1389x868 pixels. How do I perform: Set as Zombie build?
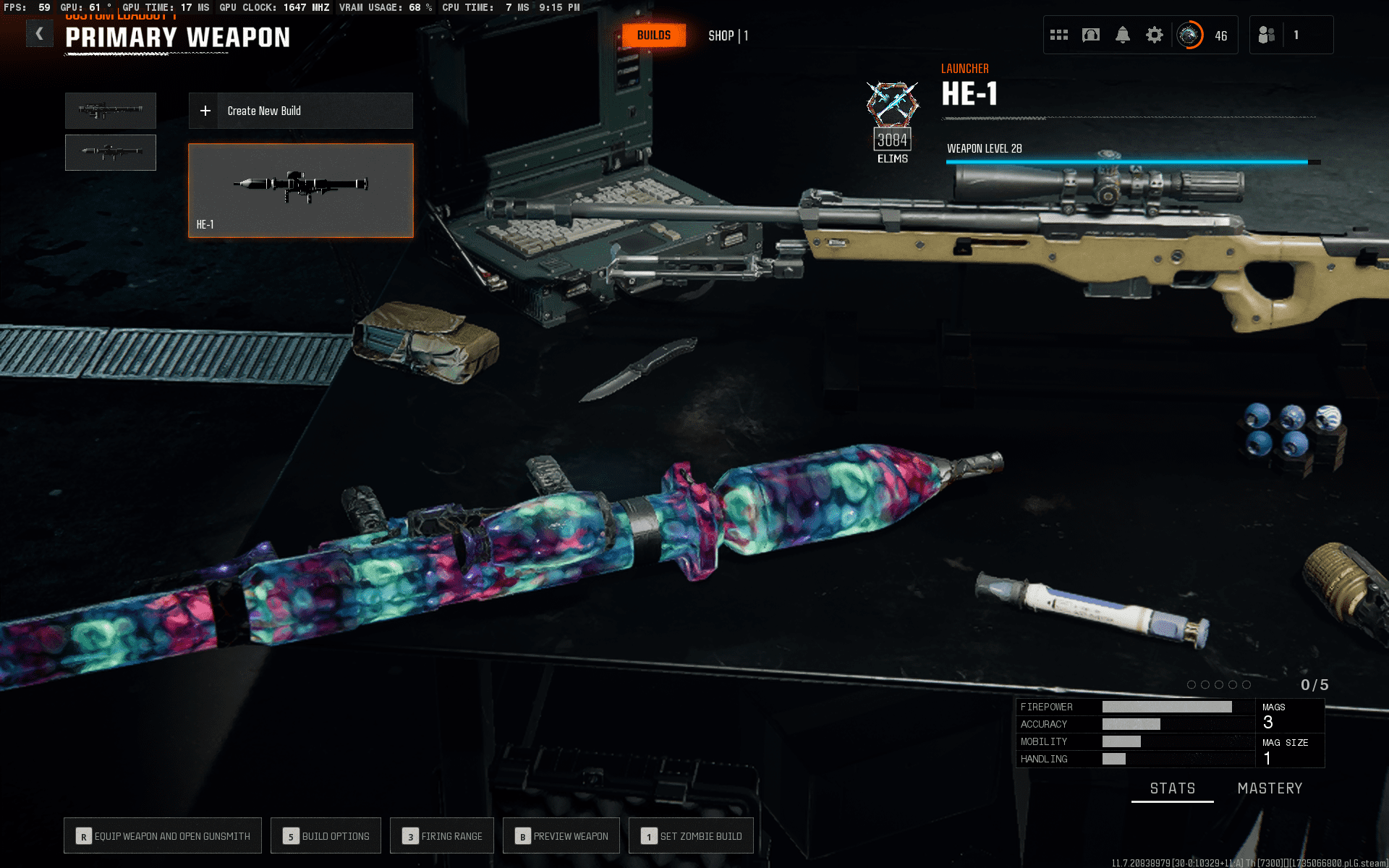(691, 836)
